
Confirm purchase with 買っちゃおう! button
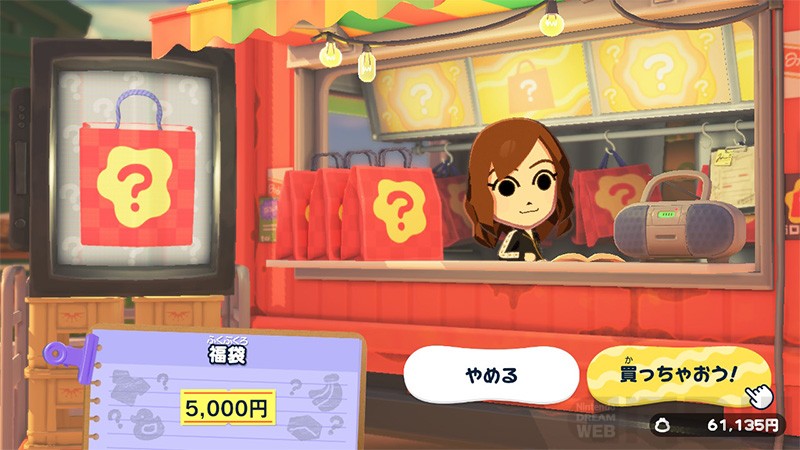pos(680,375)
